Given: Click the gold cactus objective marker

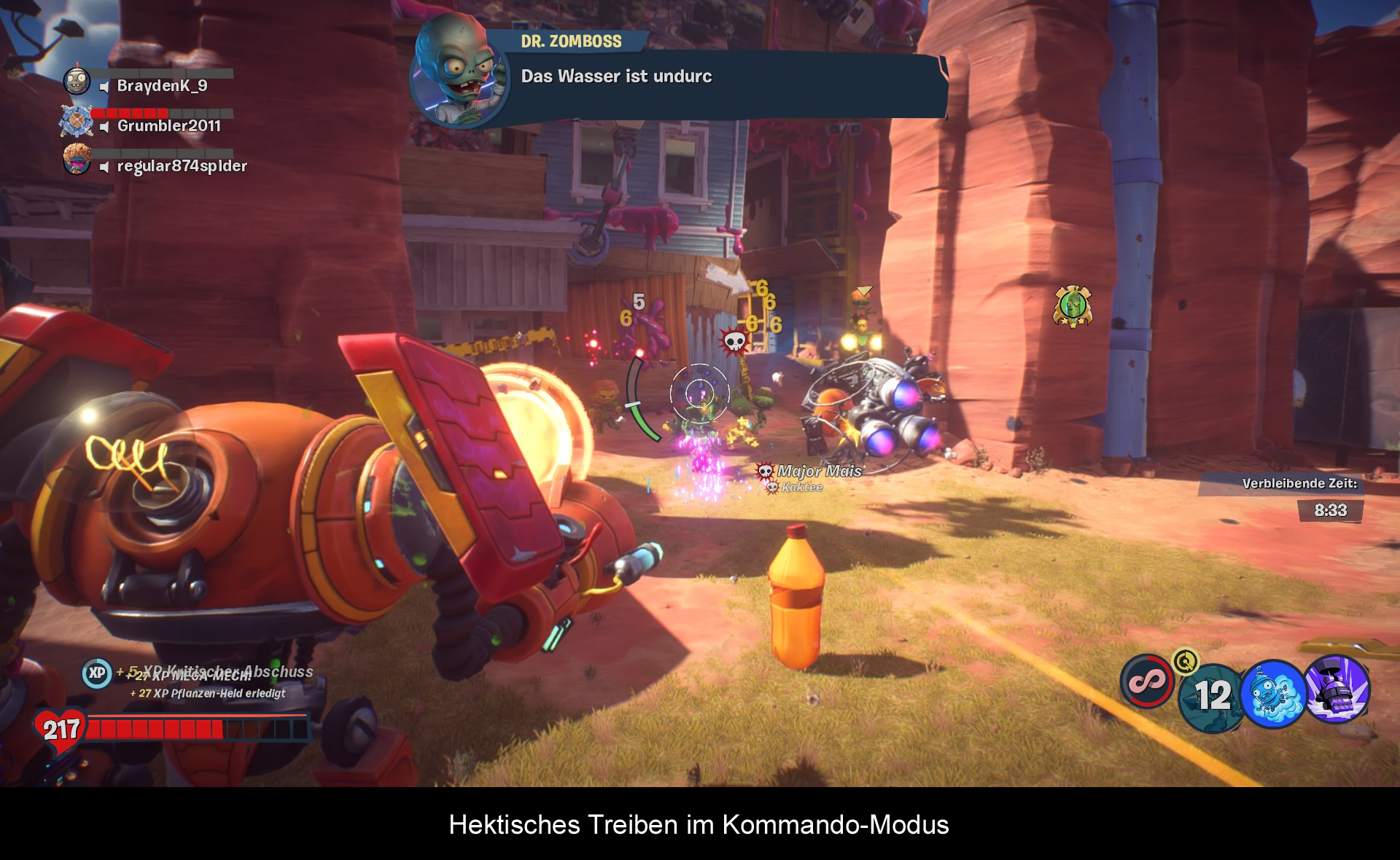Looking at the screenshot, I should 1072,306.
